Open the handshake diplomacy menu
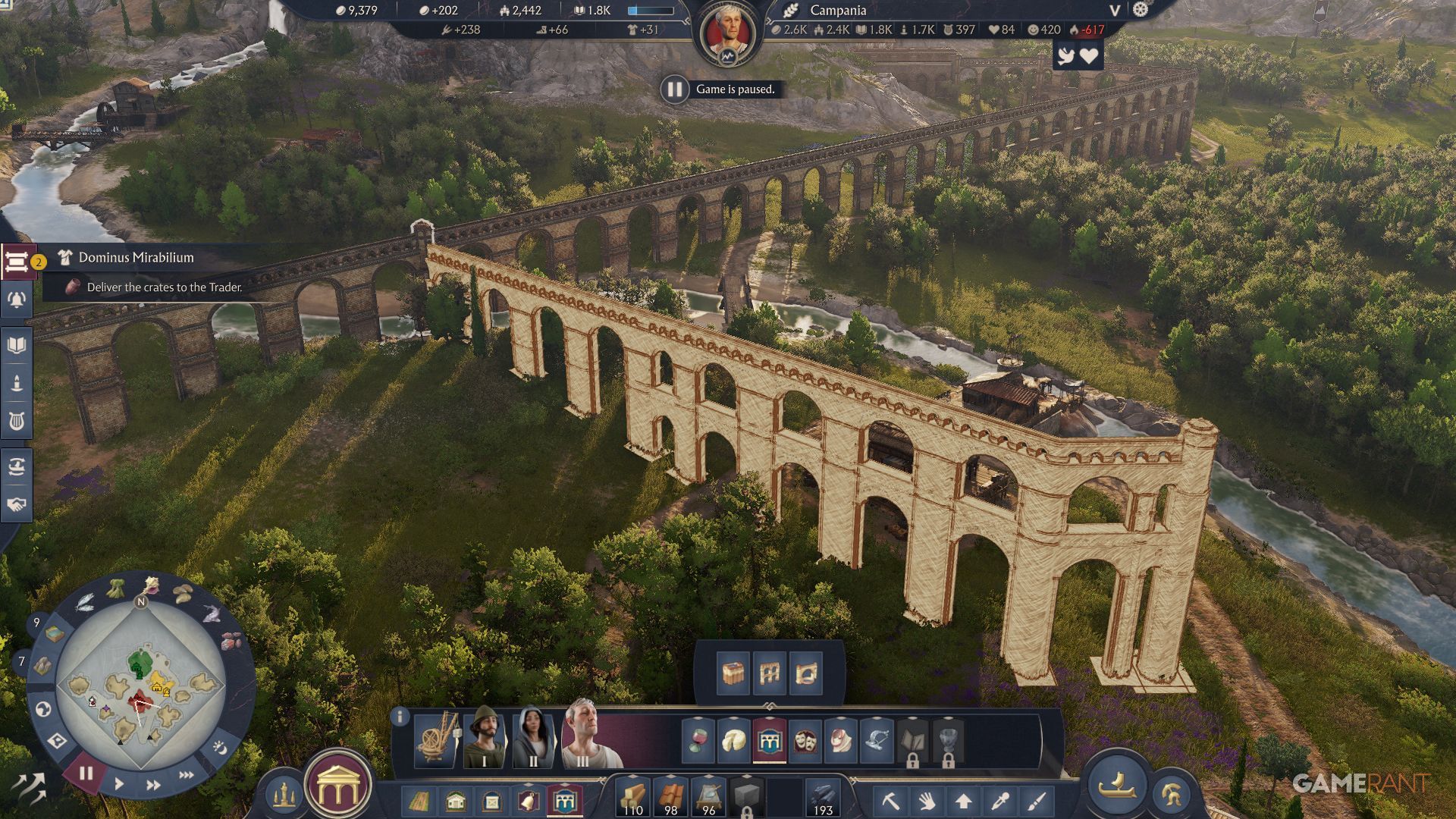This screenshot has width=1456, height=819. click(16, 504)
